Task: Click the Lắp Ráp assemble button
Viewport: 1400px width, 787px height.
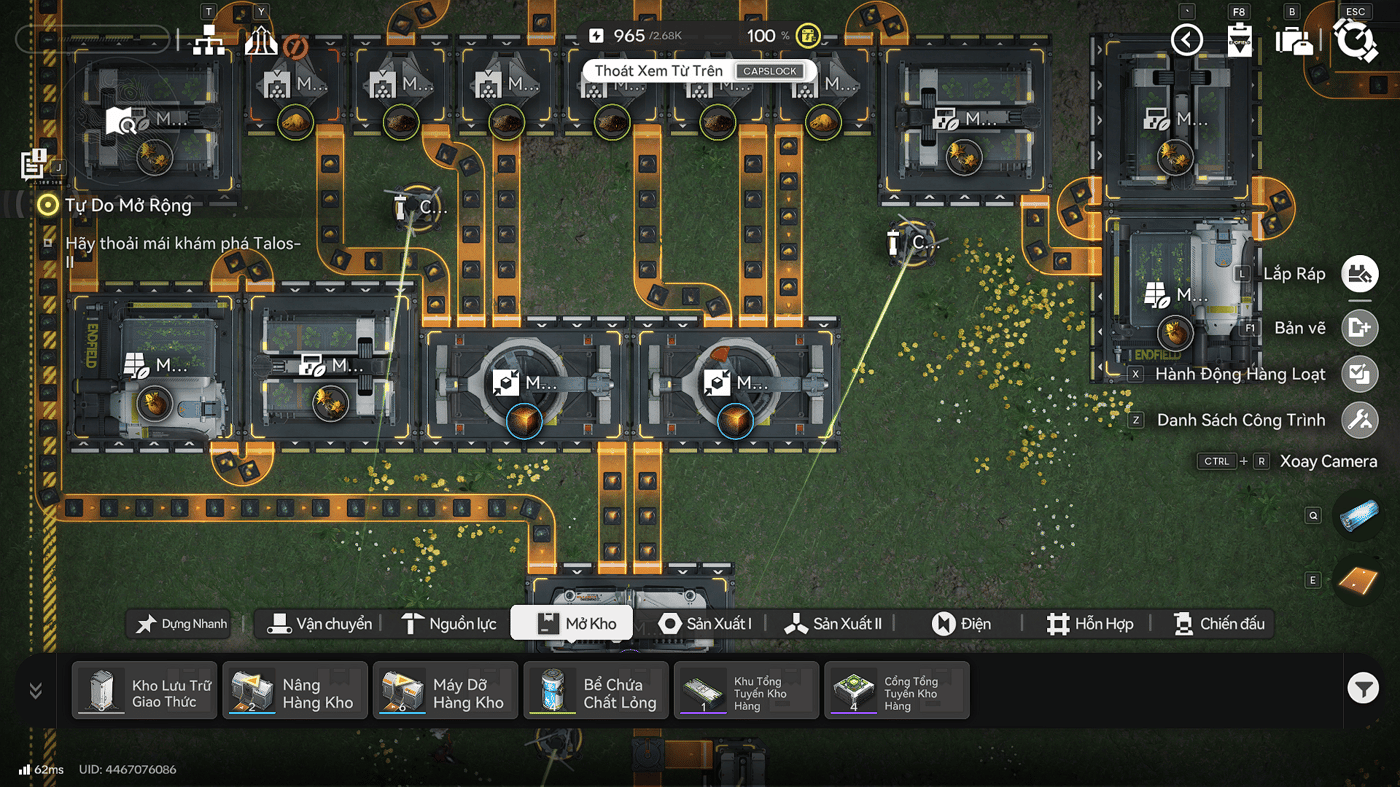Action: [1359, 274]
